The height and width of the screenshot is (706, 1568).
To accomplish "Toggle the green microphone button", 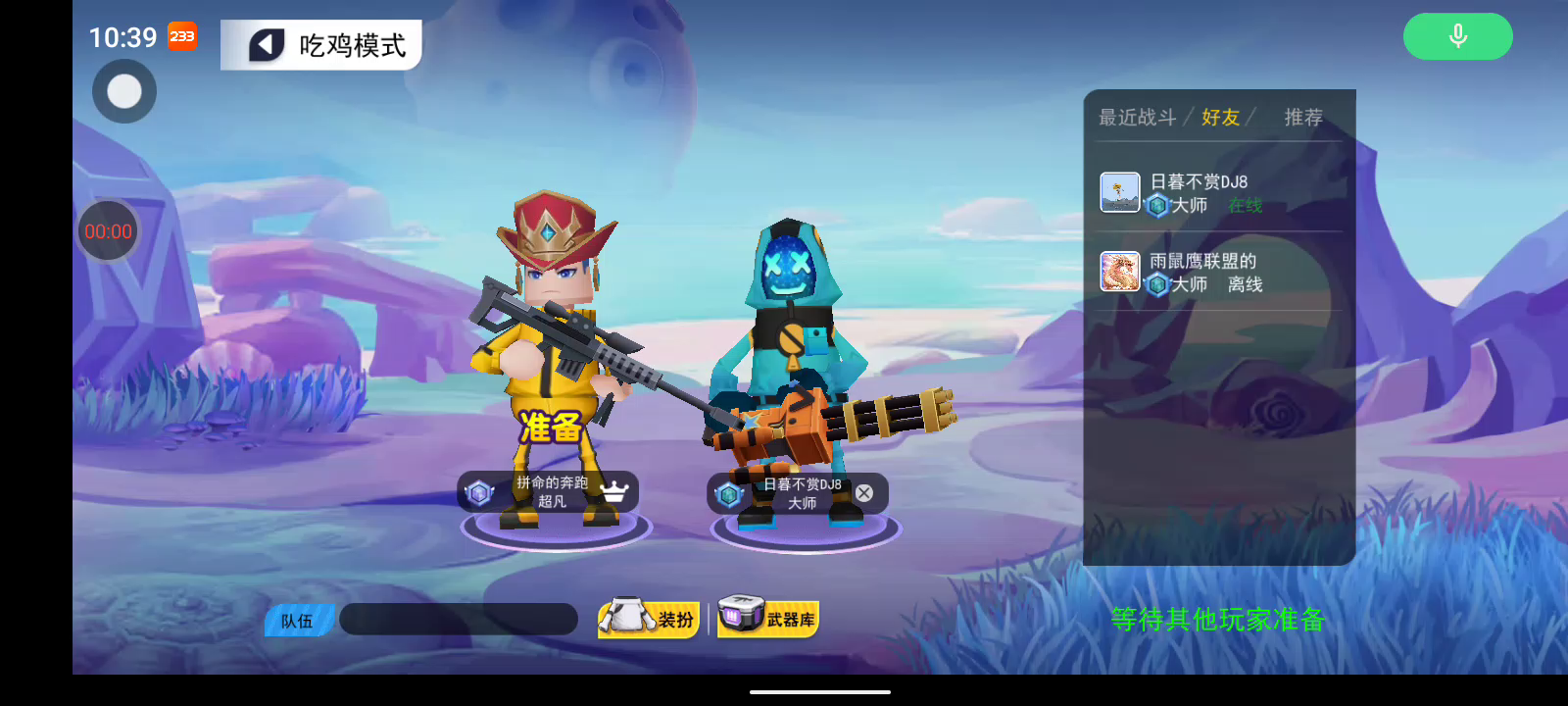I will 1457,36.
